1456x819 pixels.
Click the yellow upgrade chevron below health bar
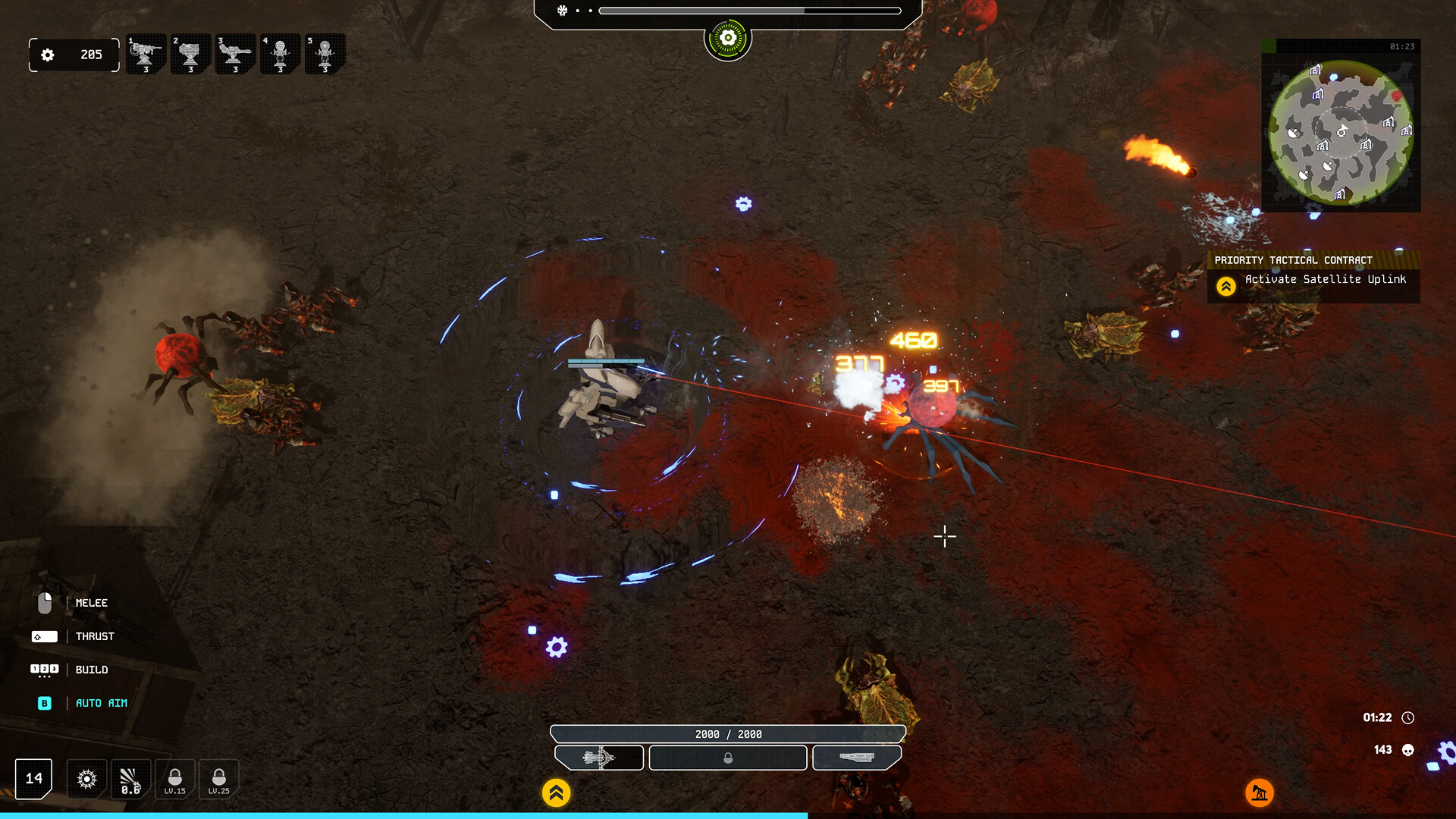[558, 792]
